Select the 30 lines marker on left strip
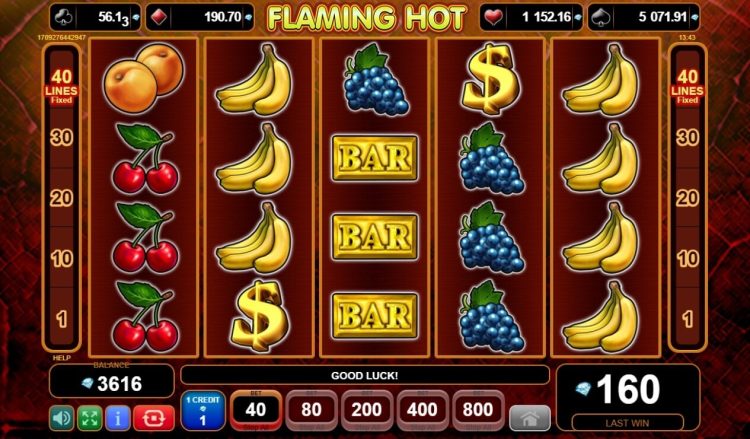This screenshot has width=750, height=439. pos(62,138)
